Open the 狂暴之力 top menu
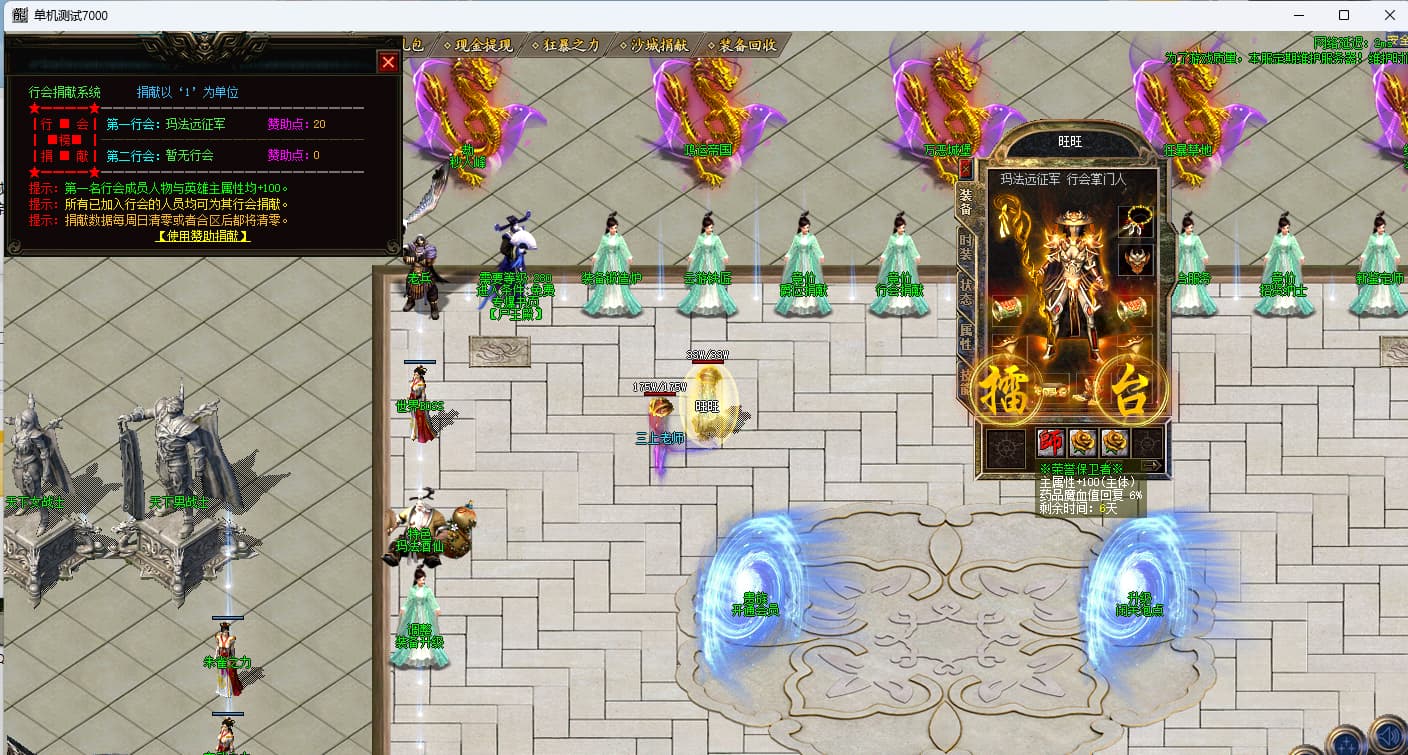 point(572,45)
